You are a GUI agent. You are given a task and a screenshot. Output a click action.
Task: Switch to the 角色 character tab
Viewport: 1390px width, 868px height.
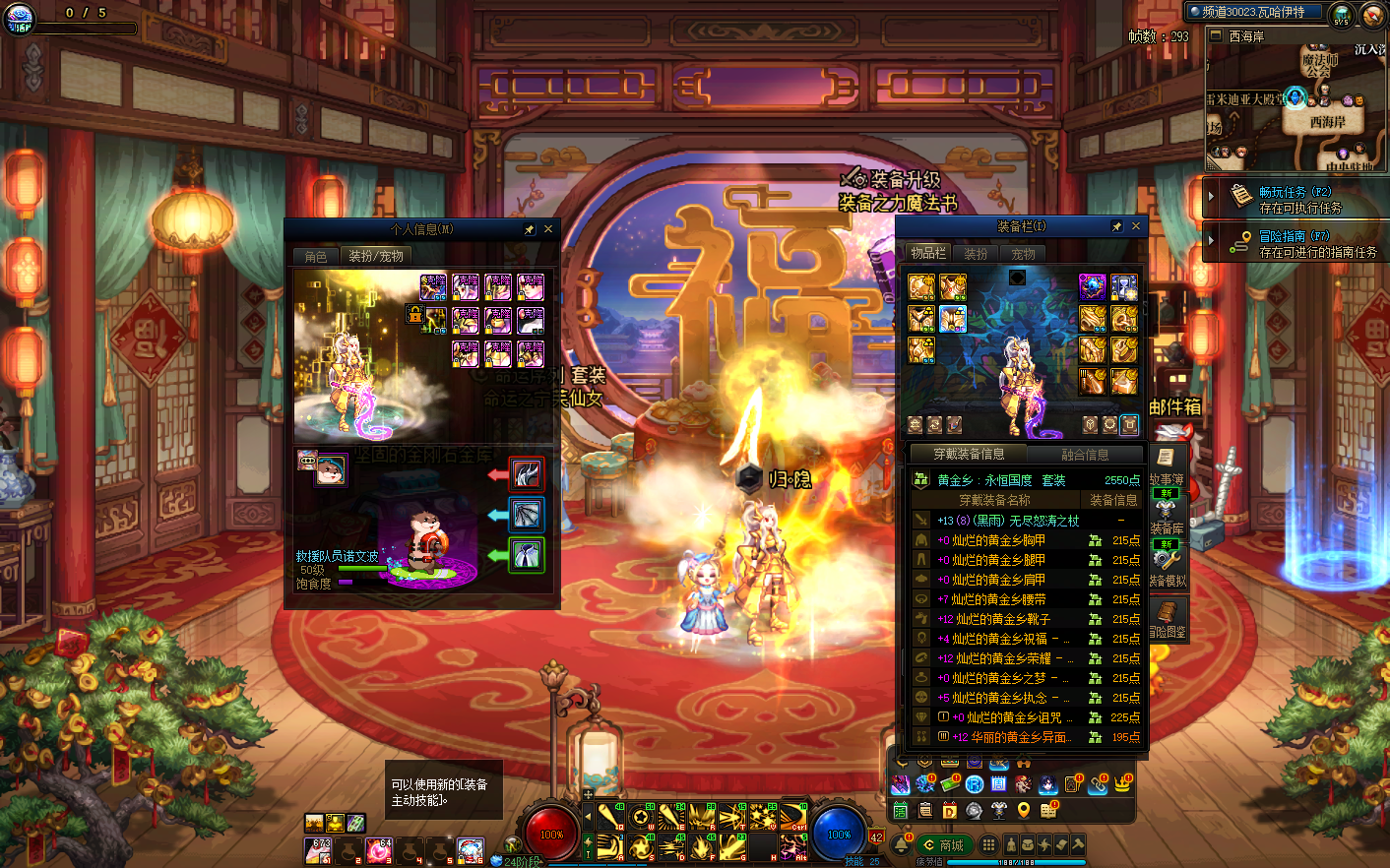coord(316,256)
